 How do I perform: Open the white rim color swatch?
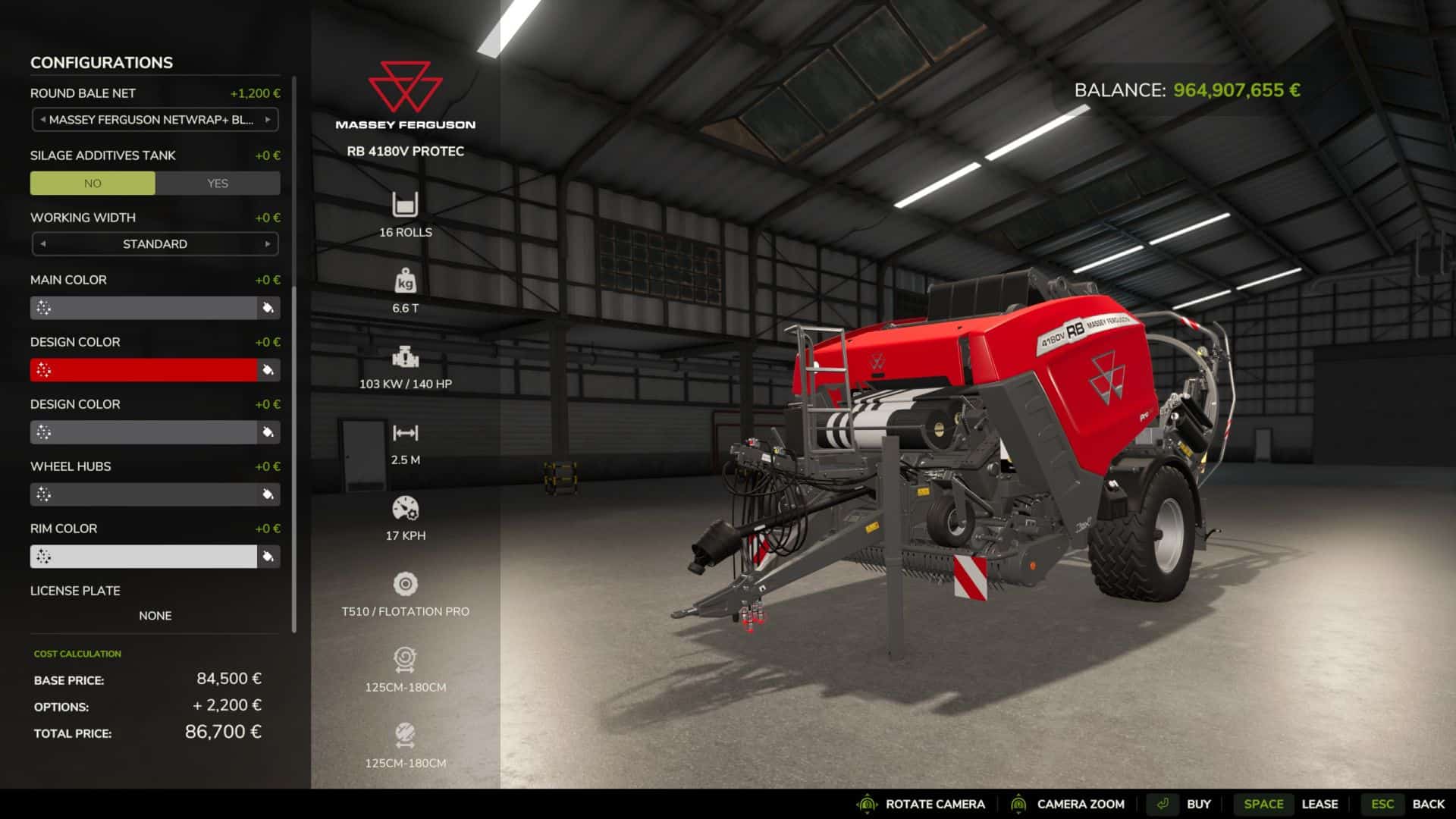[143, 557]
